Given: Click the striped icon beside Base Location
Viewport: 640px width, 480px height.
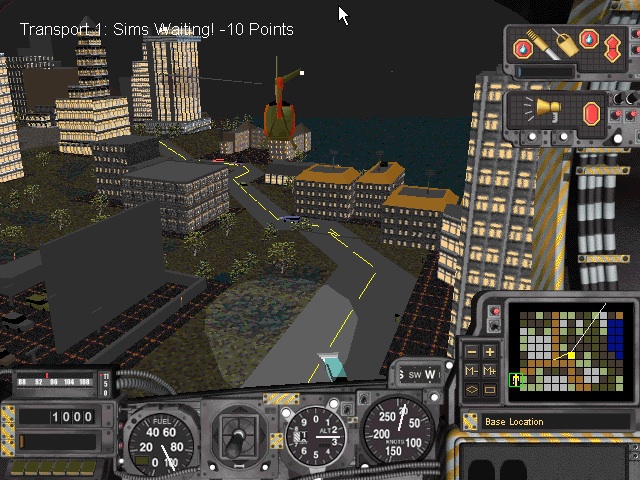Looking at the screenshot, I should 470,421.
